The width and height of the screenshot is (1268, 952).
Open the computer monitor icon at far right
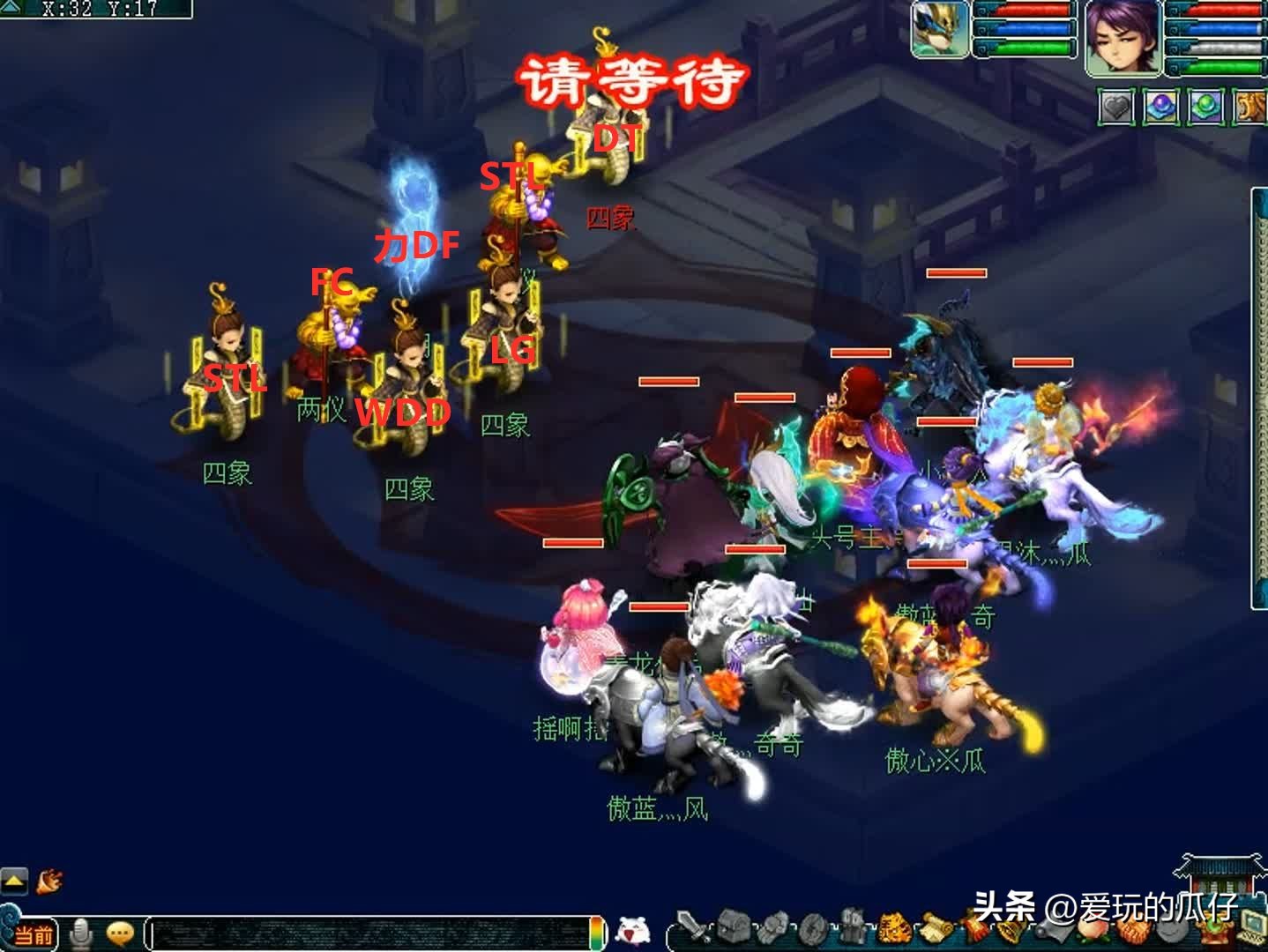[1249, 924]
